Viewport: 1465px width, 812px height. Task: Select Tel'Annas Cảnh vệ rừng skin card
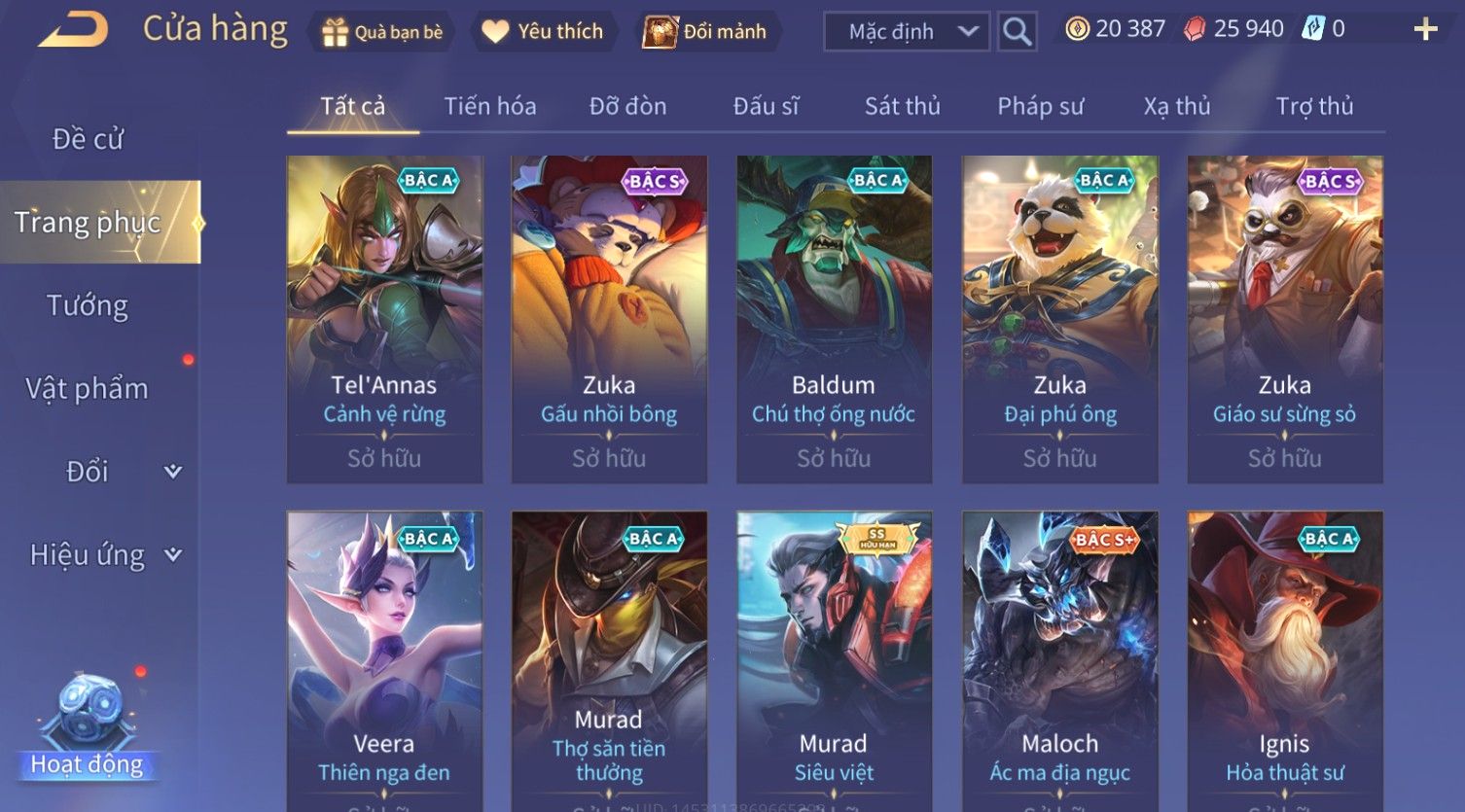tap(384, 319)
